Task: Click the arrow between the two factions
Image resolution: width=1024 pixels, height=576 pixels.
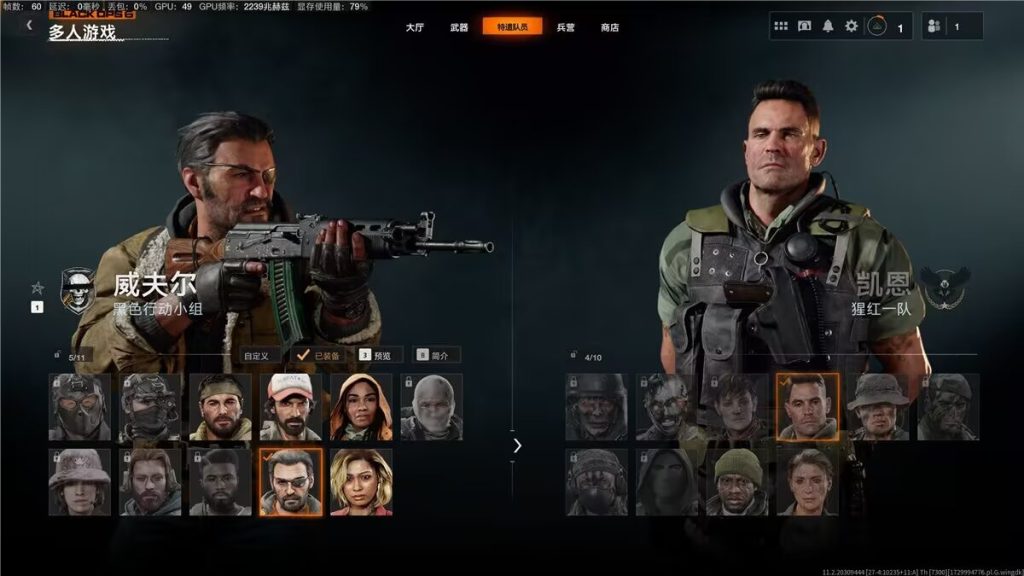Action: pos(516,445)
